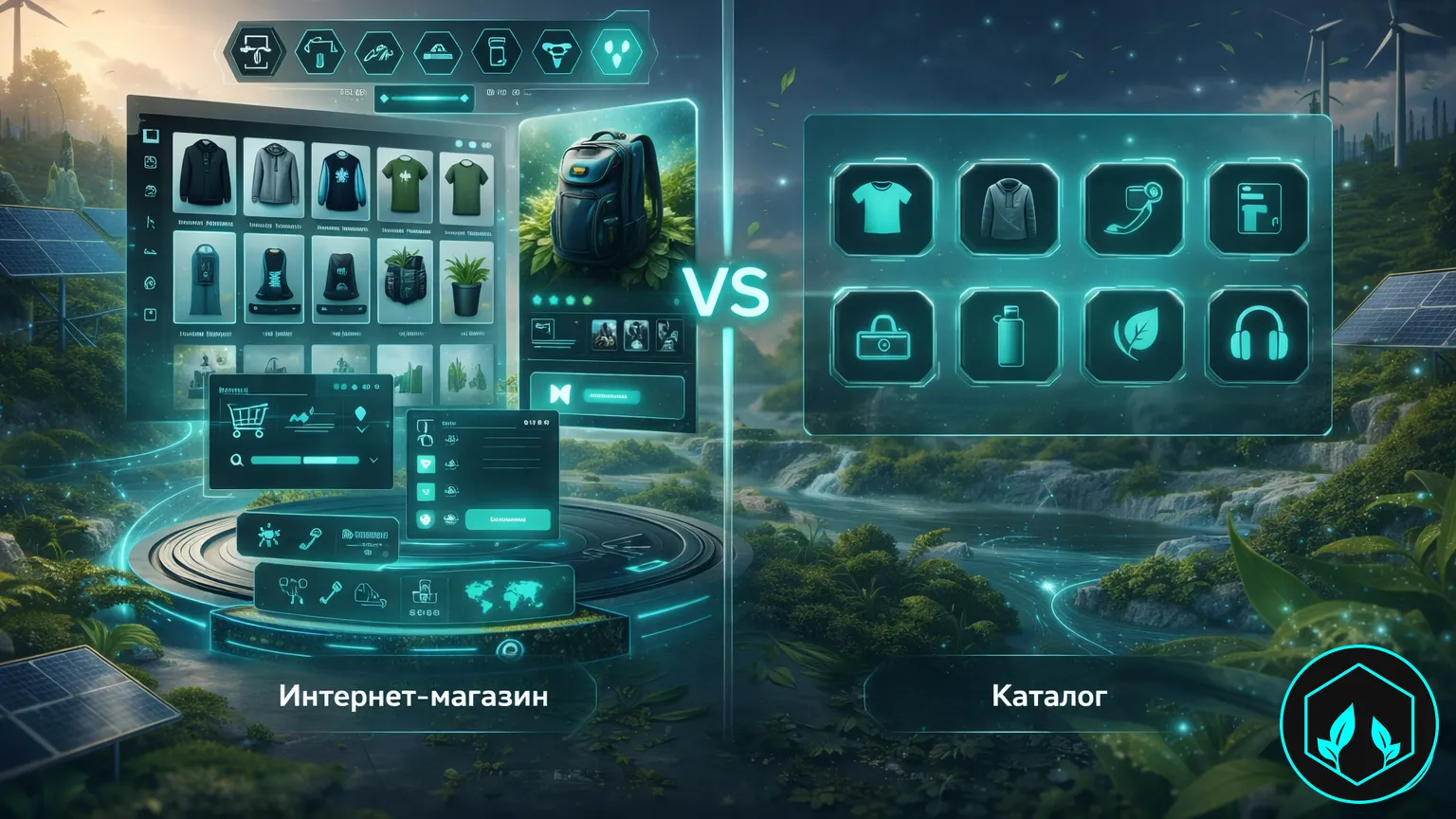The image size is (1456, 819).
Task: Choose the headphones catalog category
Action: click(x=1258, y=337)
